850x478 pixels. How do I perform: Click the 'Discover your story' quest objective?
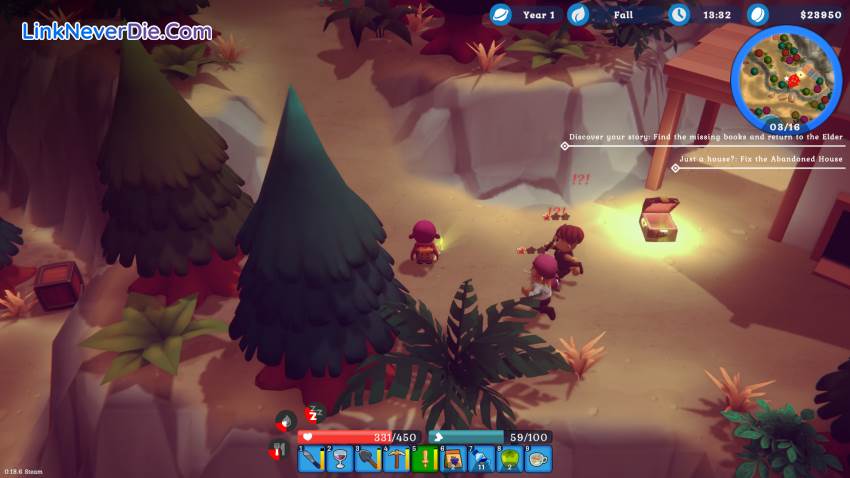tap(705, 137)
